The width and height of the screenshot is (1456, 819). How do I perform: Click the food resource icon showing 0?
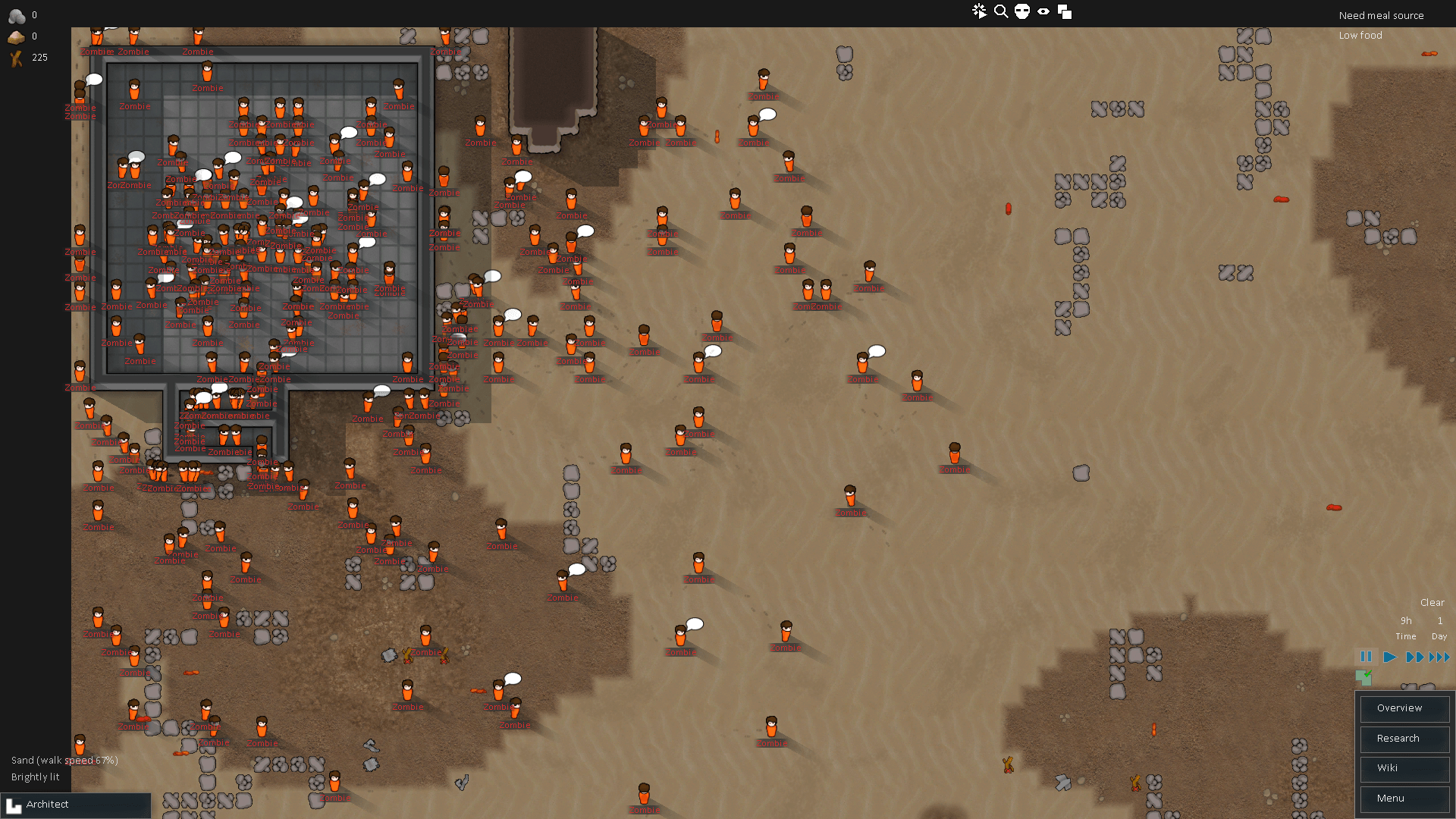[x=15, y=36]
